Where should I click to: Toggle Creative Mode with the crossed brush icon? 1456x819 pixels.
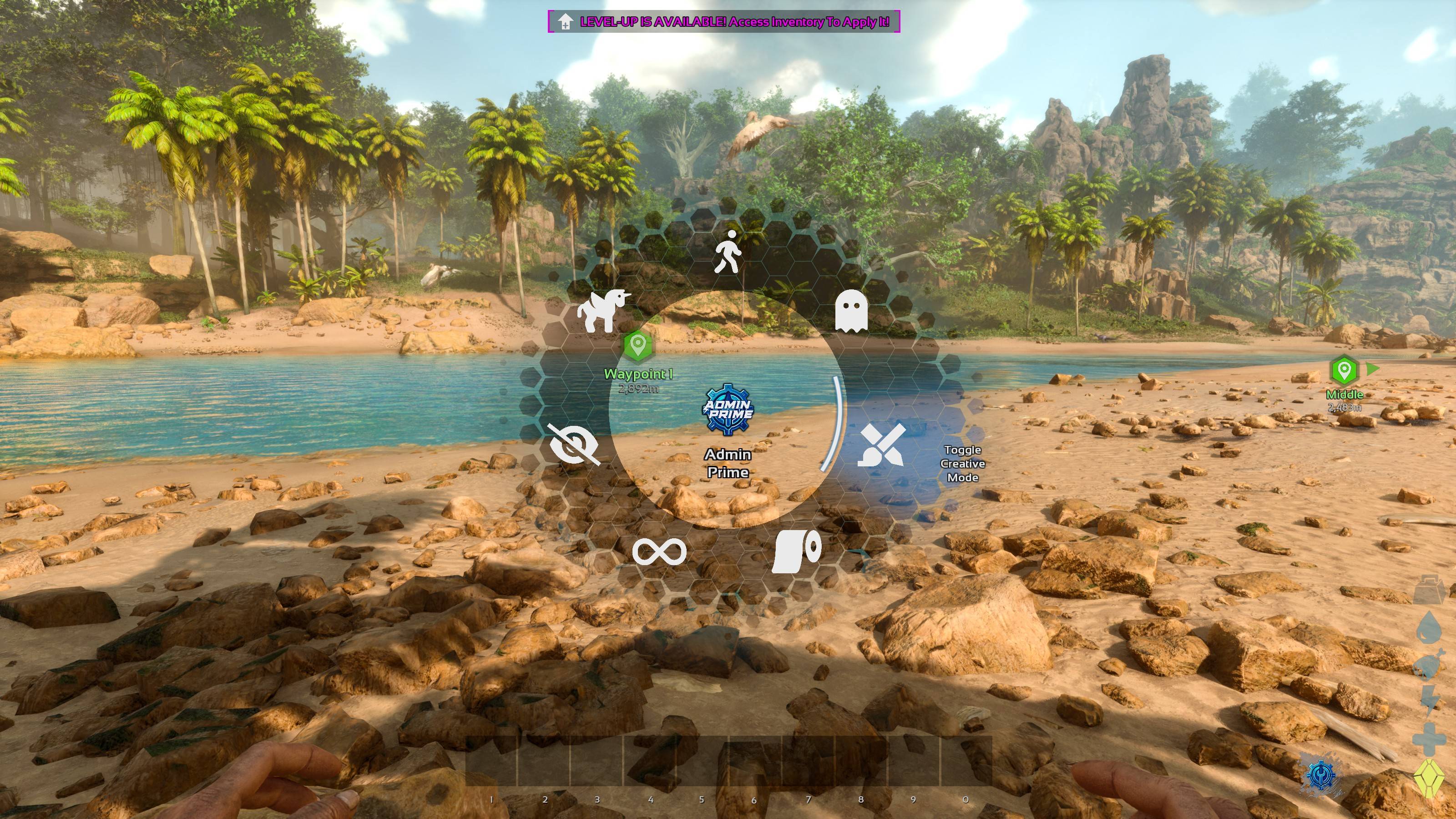pyautogui.click(x=882, y=445)
